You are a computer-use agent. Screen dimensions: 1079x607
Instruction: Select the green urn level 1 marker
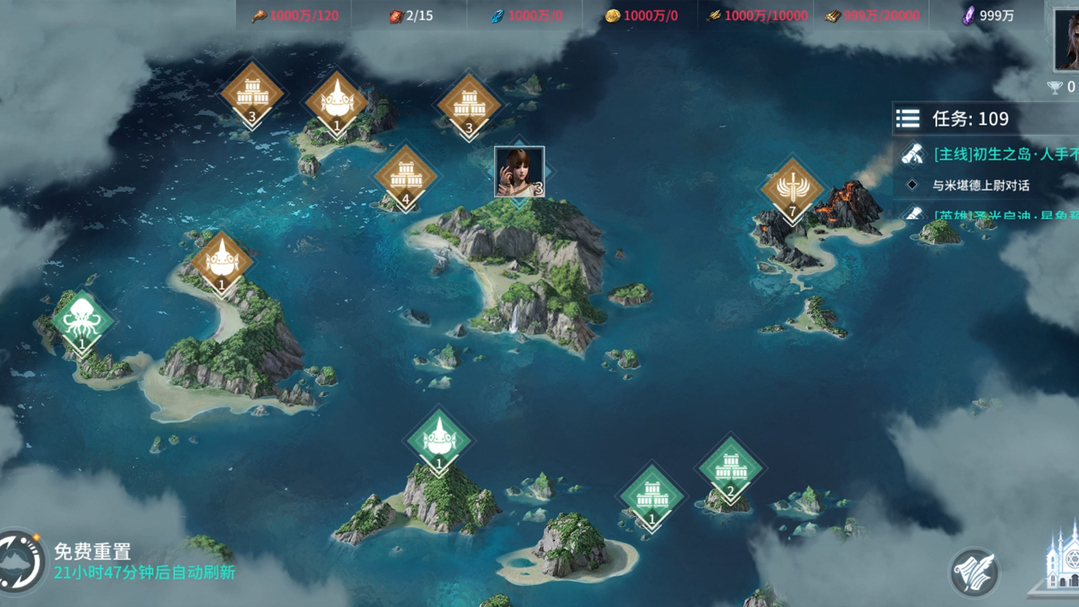pyautogui.click(x=438, y=441)
